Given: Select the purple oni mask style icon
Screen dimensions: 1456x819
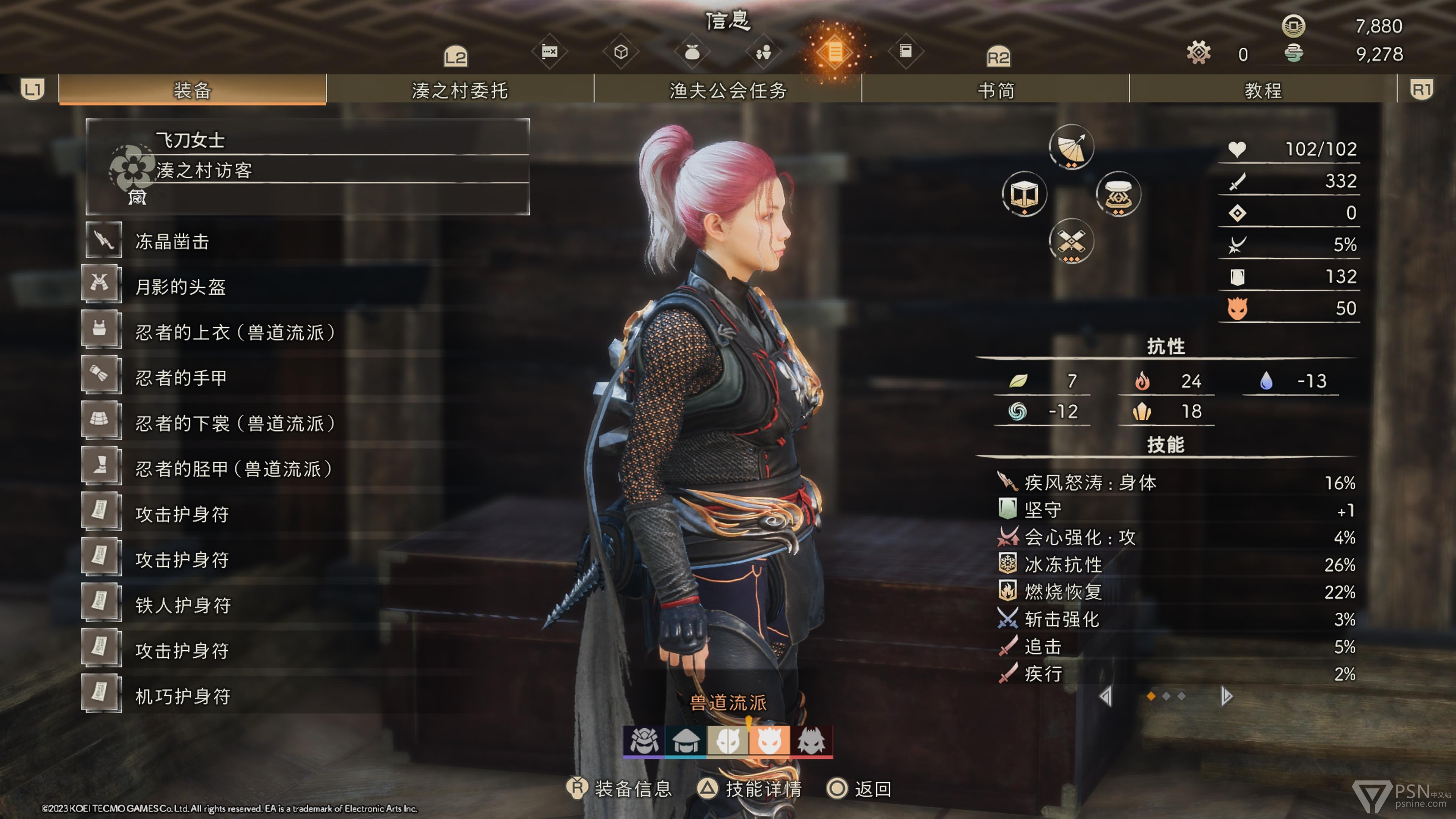Looking at the screenshot, I should 644,741.
